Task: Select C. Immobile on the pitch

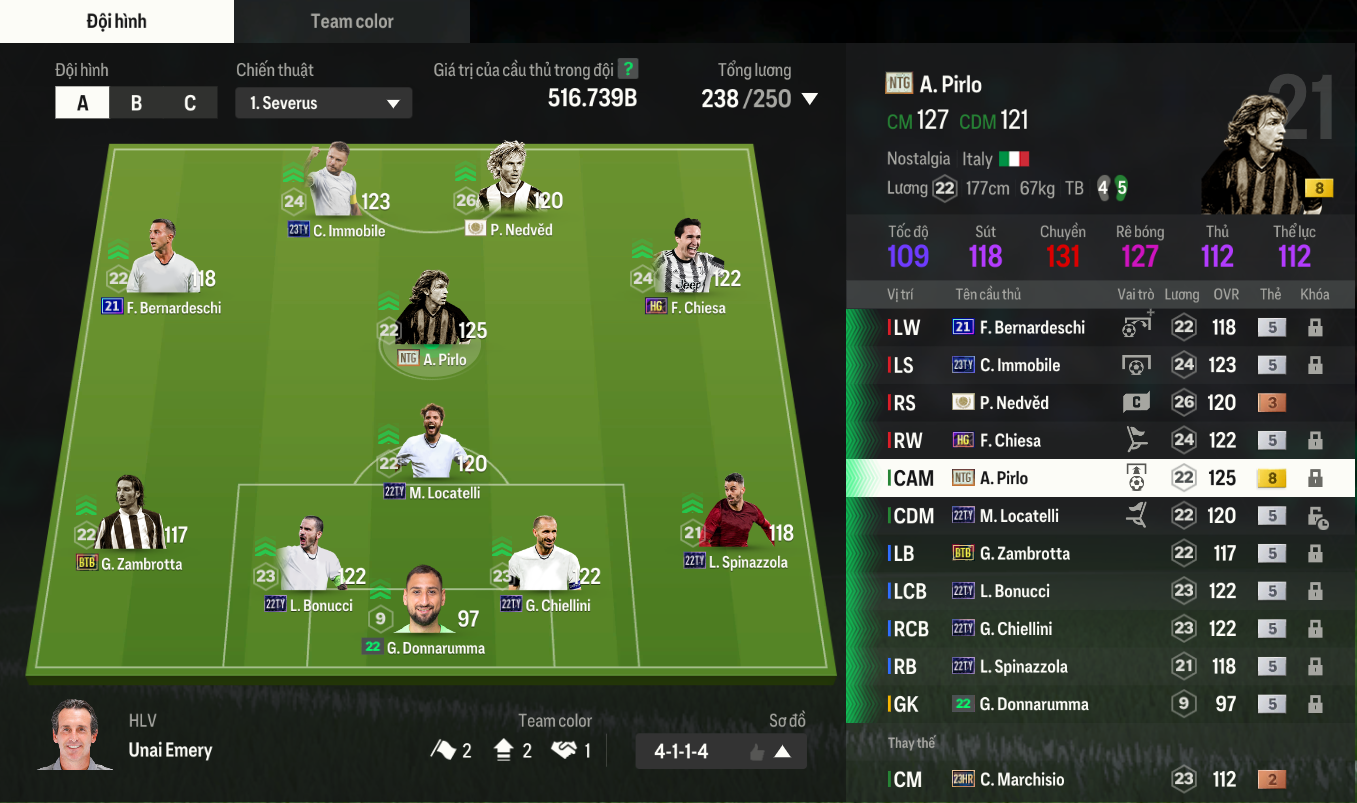Action: pos(332,185)
